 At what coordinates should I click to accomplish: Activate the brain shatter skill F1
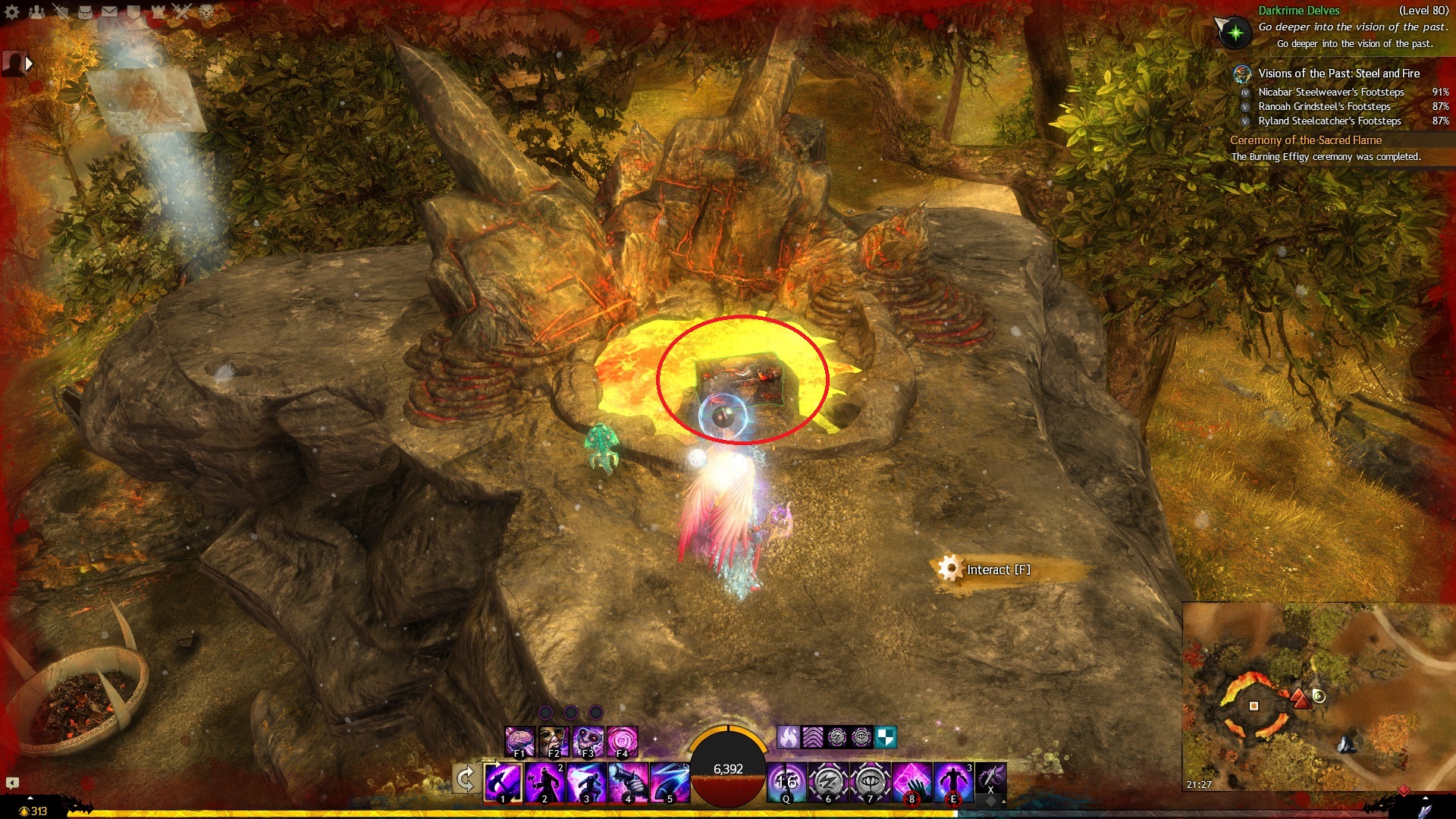(x=520, y=741)
